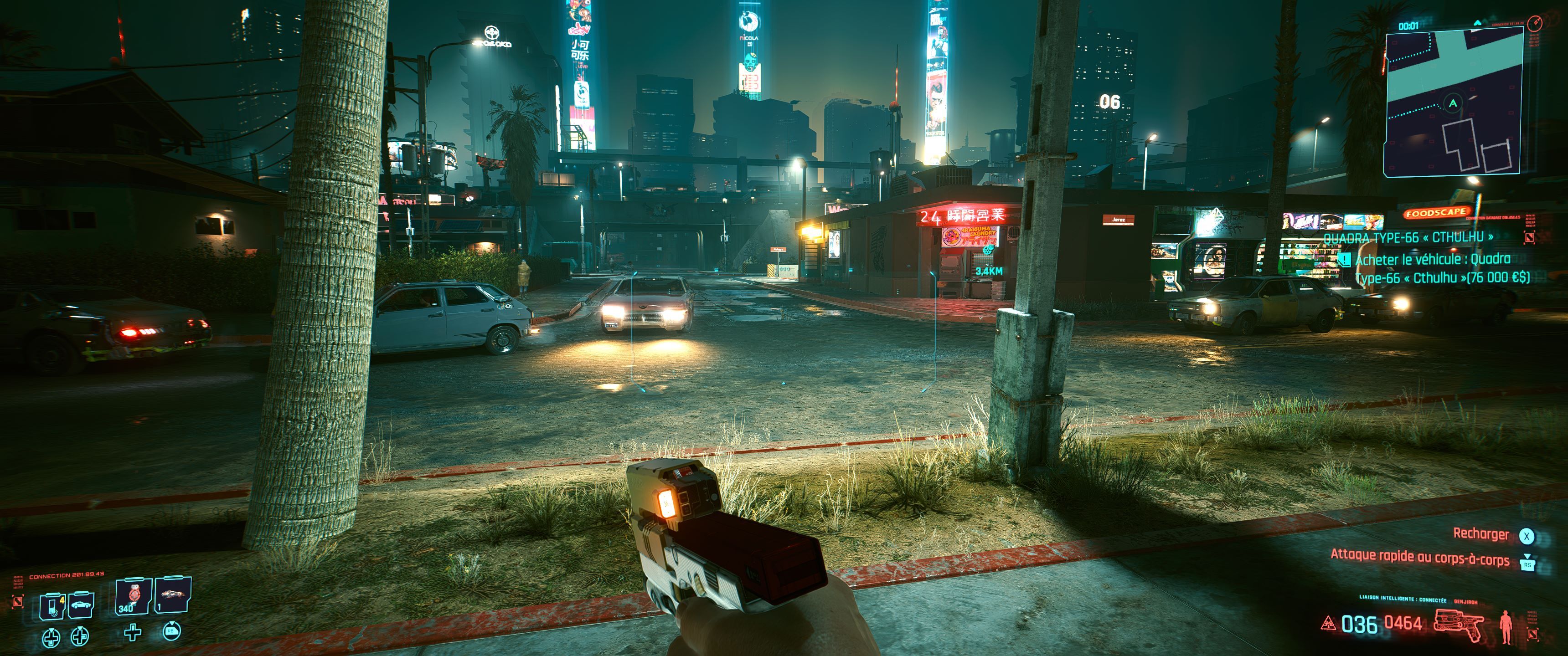This screenshot has height=656, width=1568.
Task: Use the healing inhaler with 340 count
Action: (x=133, y=597)
